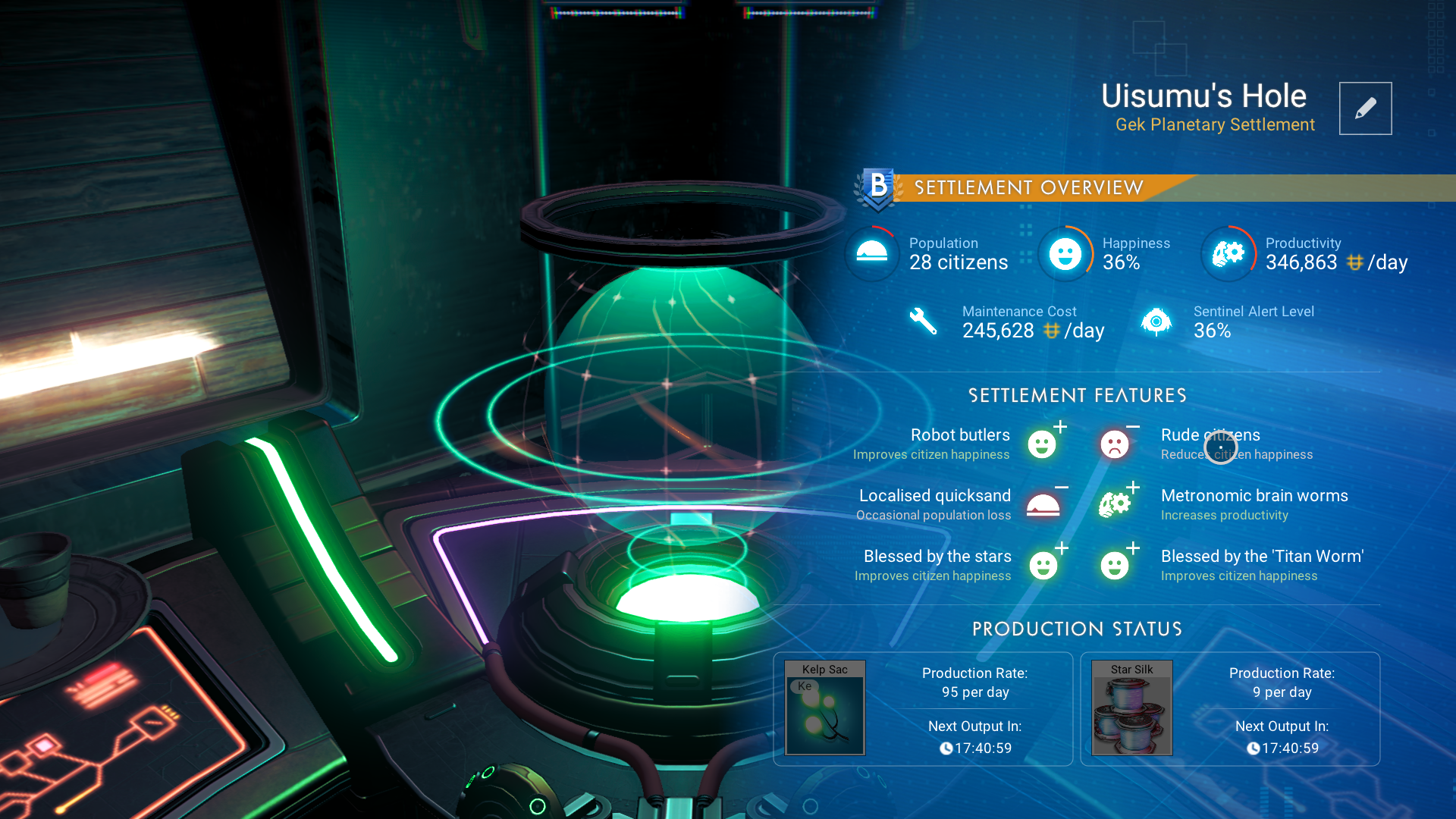This screenshot has height=819, width=1456.
Task: Click the Happiness 36% progress ring
Action: tap(1065, 254)
